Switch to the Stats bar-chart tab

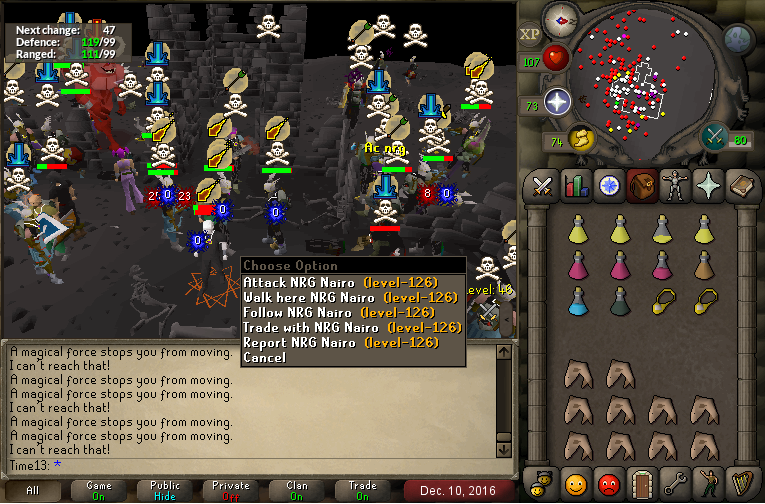pos(575,186)
